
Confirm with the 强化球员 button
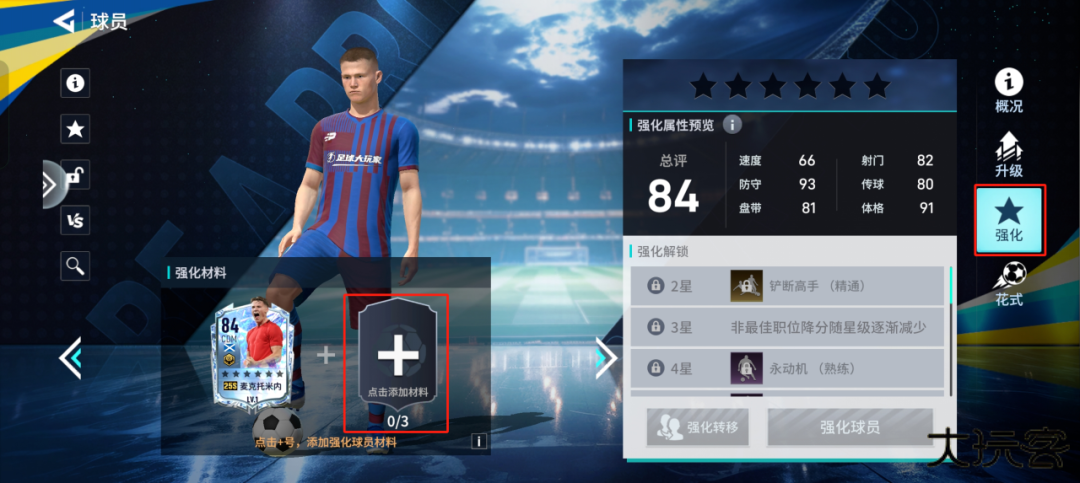(x=850, y=427)
